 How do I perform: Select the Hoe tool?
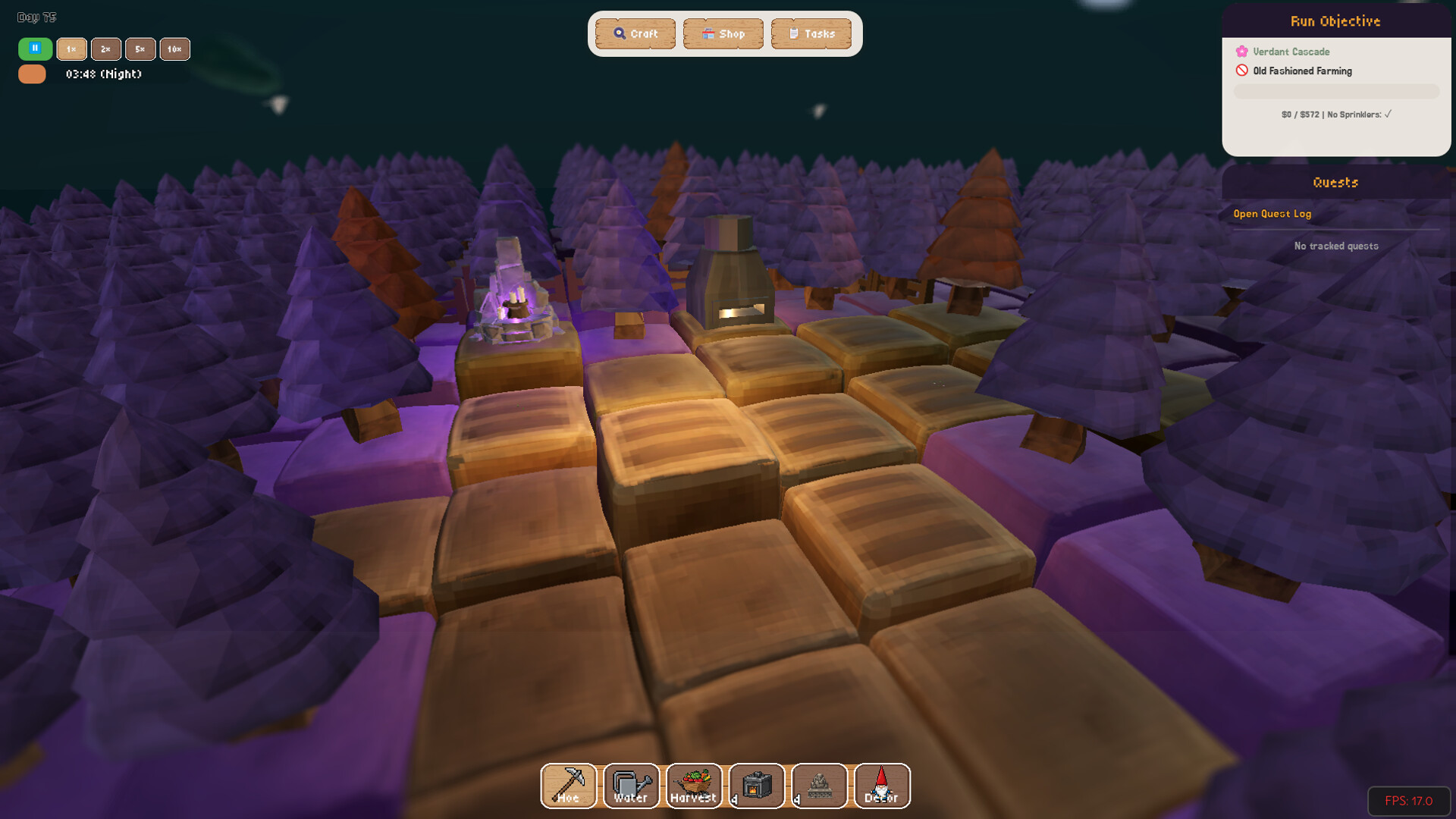coord(568,786)
